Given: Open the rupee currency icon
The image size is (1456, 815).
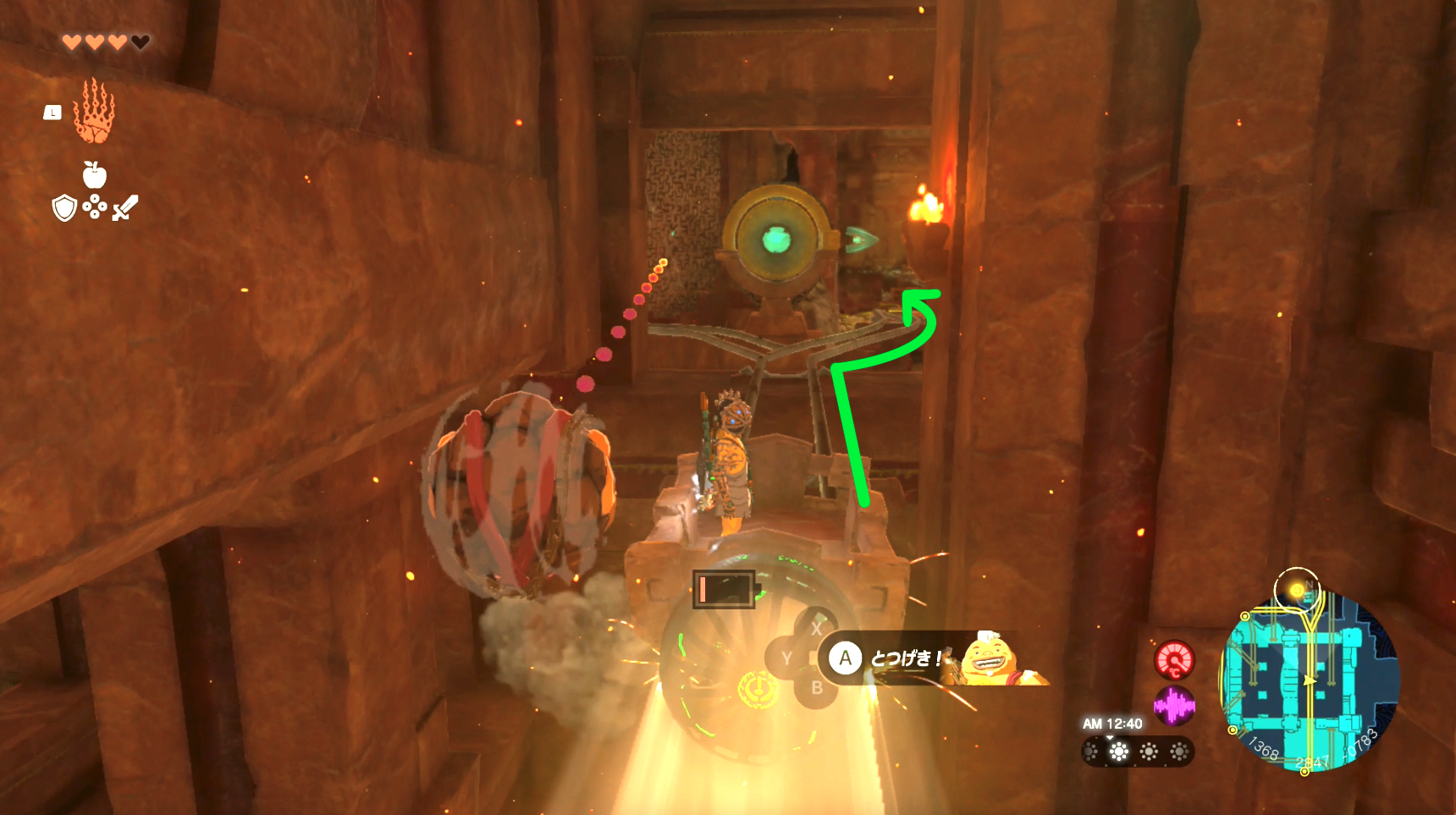Looking at the screenshot, I should pos(93,207).
